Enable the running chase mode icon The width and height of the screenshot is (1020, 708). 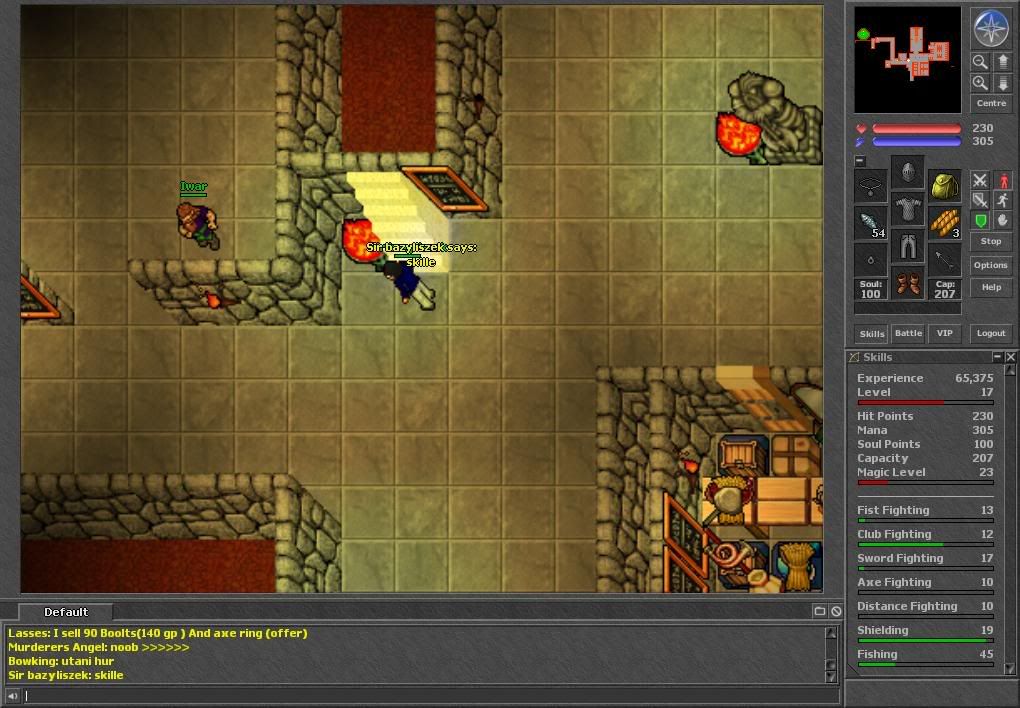point(1003,201)
